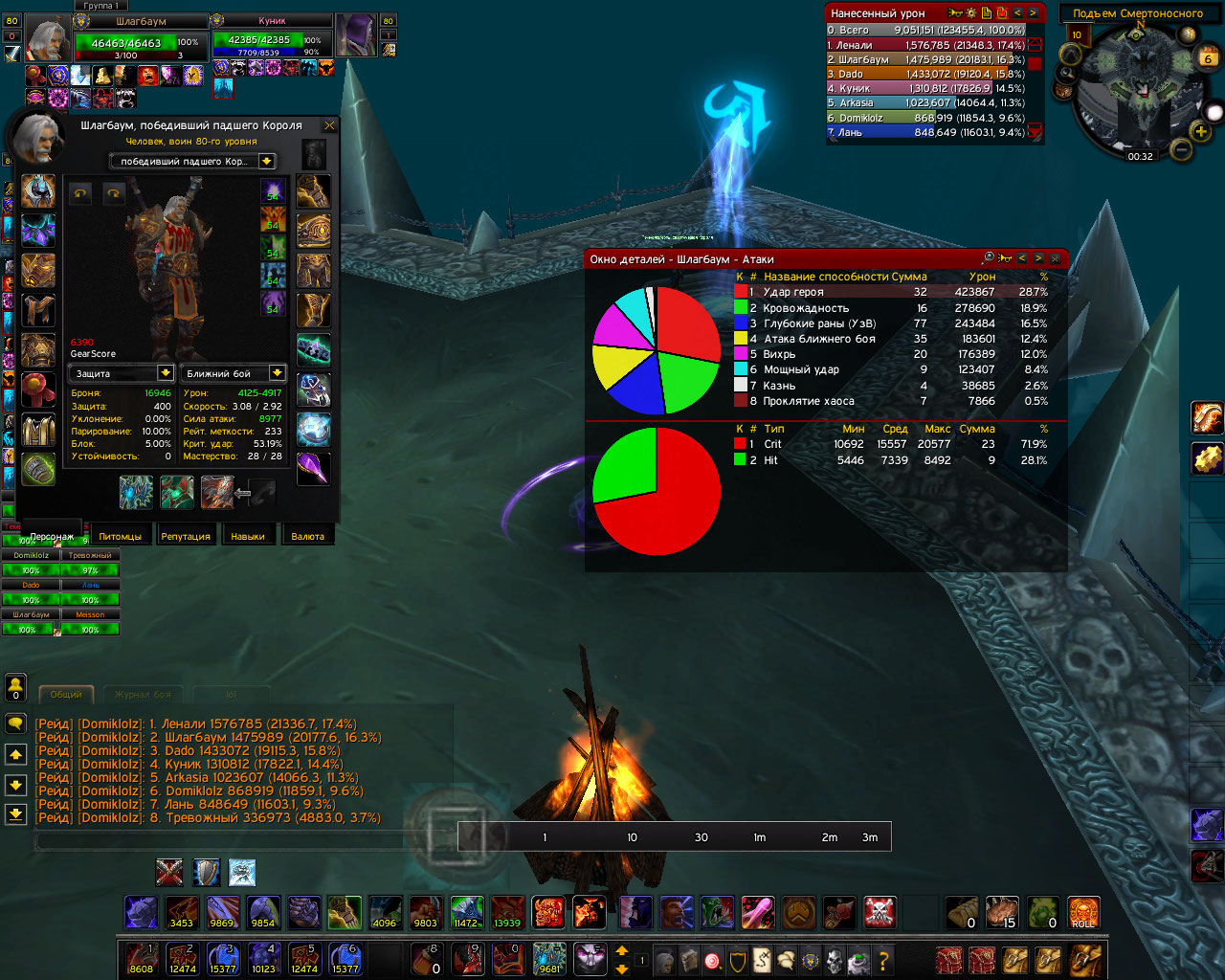
Task: Open damage meter gear settings
Action: (x=970, y=13)
